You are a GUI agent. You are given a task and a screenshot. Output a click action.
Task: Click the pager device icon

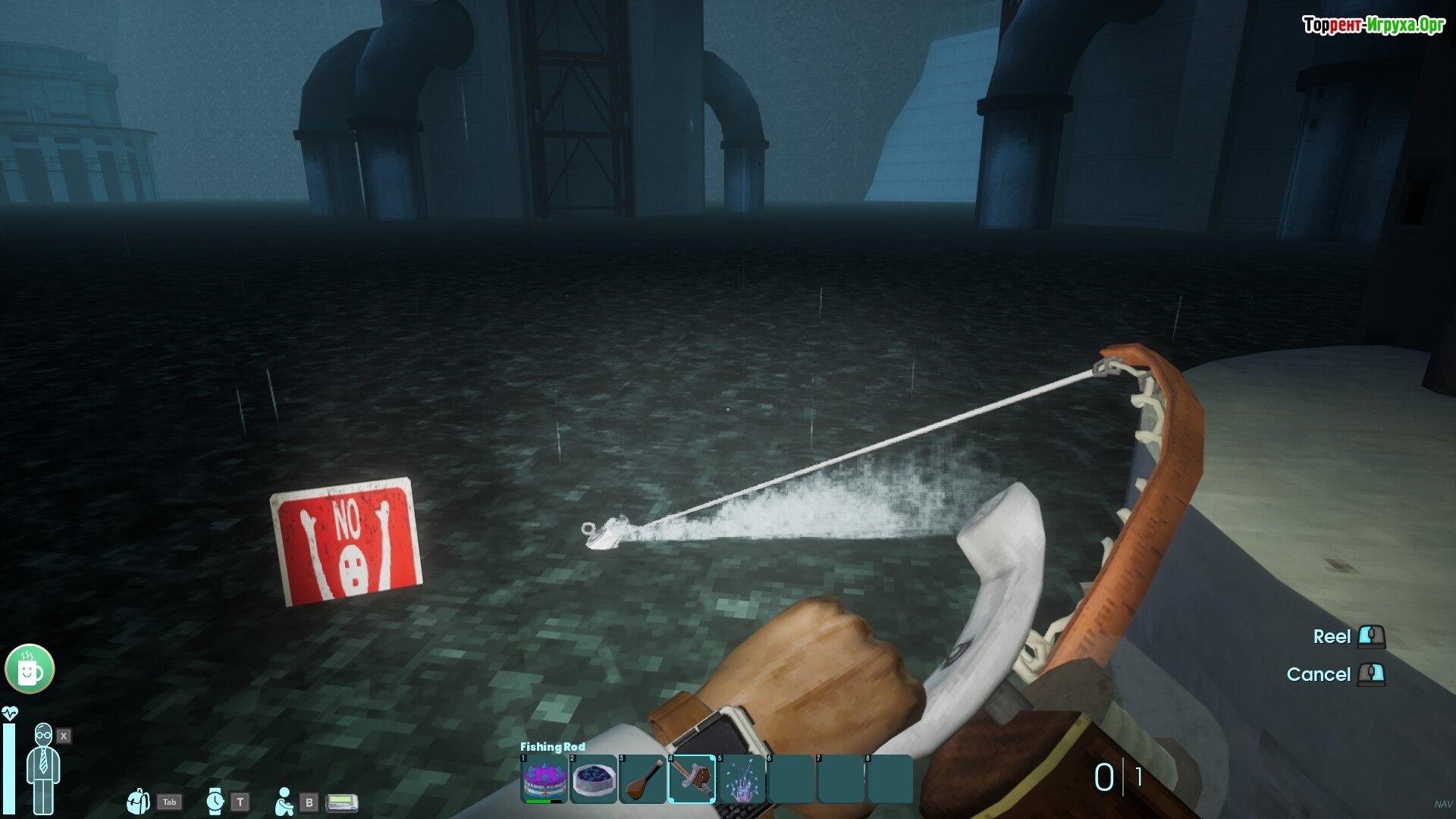tap(342, 802)
